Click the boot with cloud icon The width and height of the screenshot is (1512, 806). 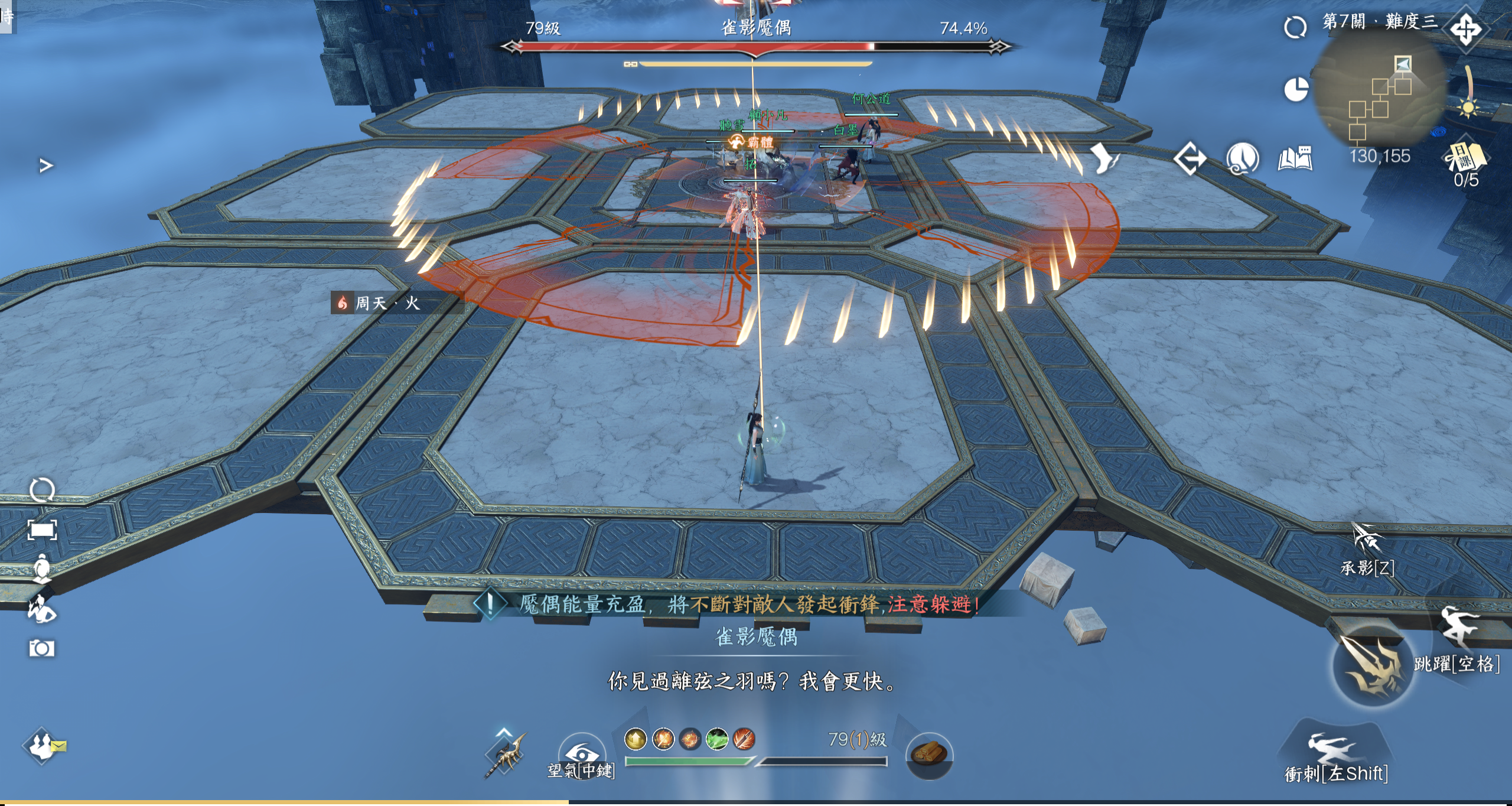point(1243,160)
